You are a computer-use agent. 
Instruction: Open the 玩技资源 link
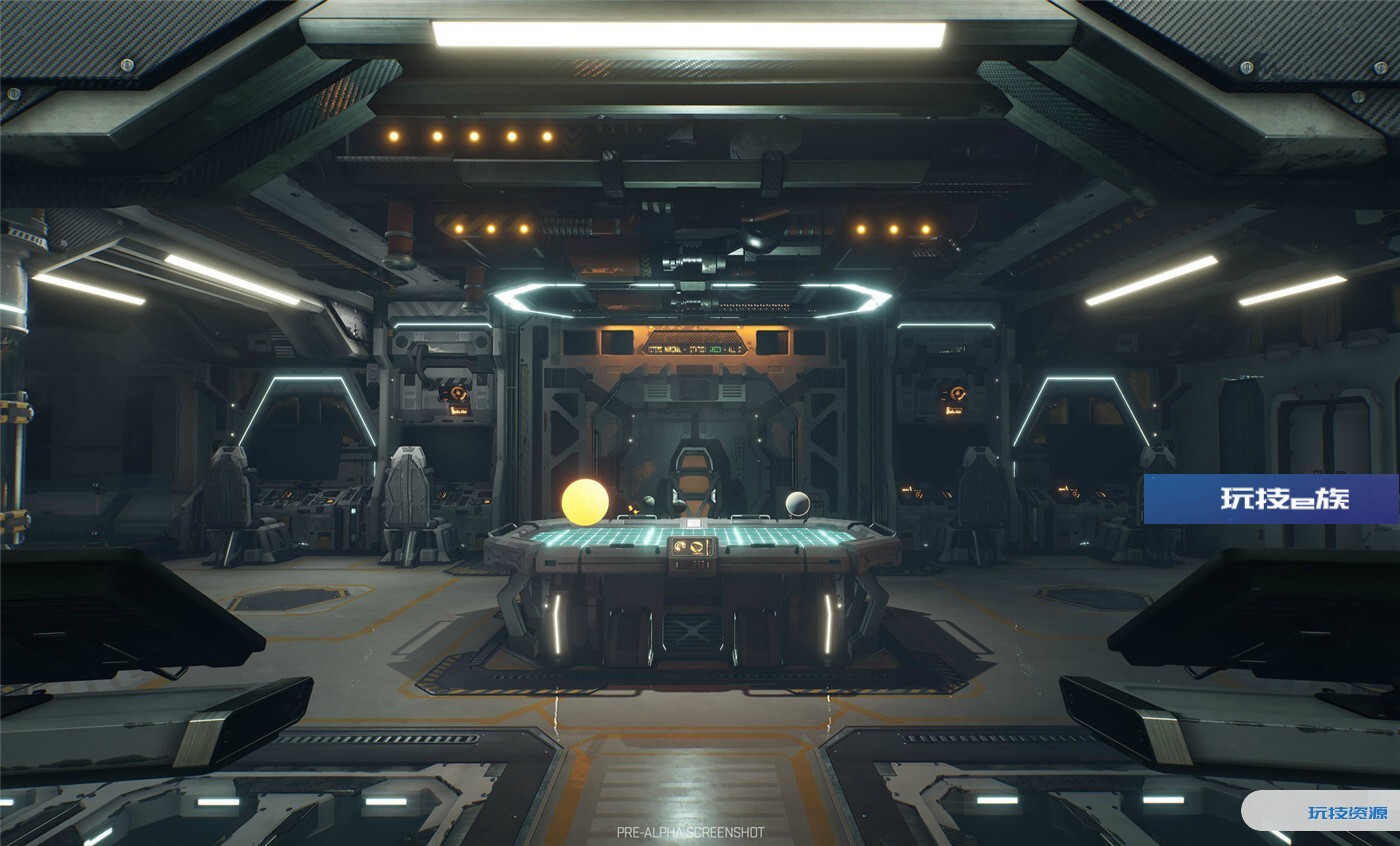[1346, 812]
